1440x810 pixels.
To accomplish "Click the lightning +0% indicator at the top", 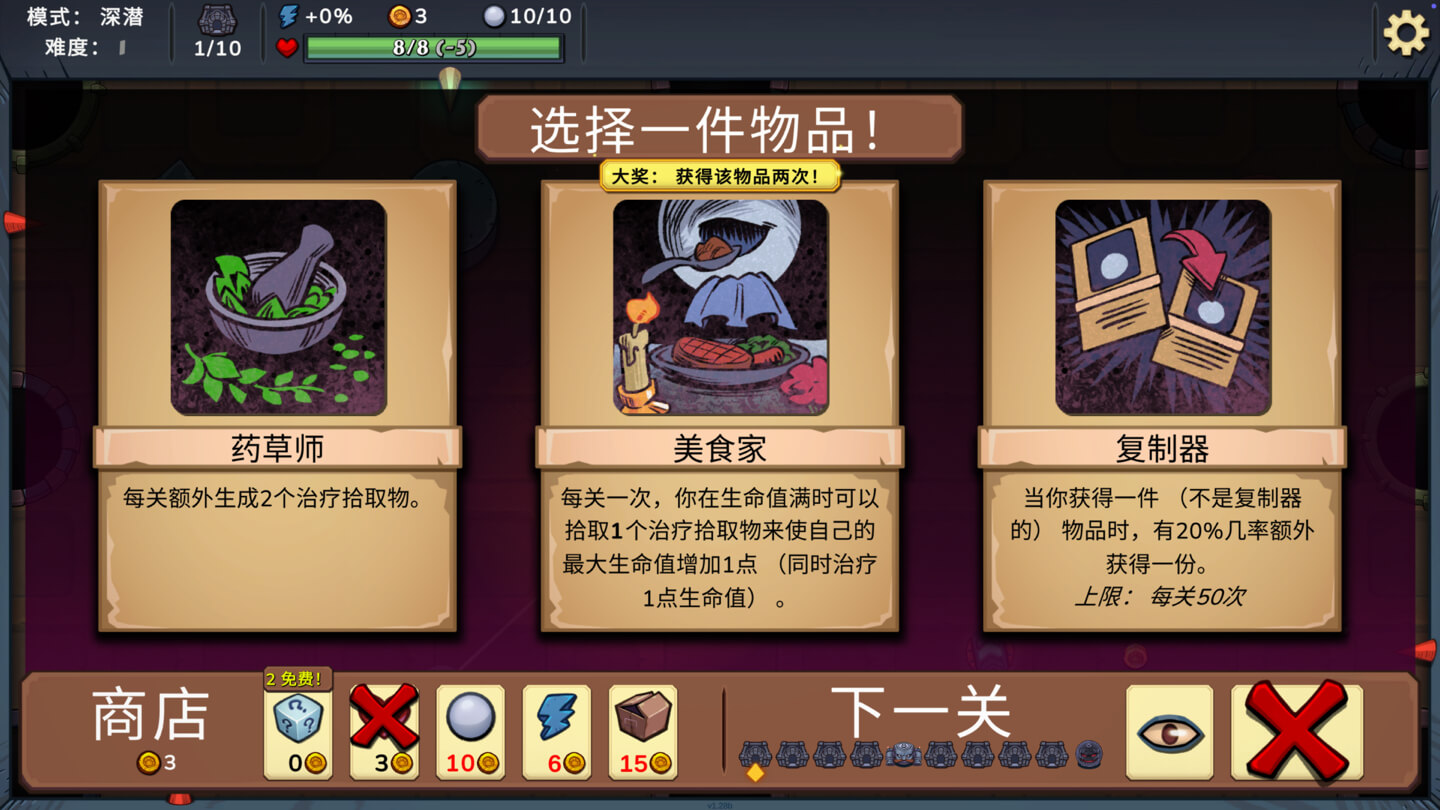I will [296, 13].
